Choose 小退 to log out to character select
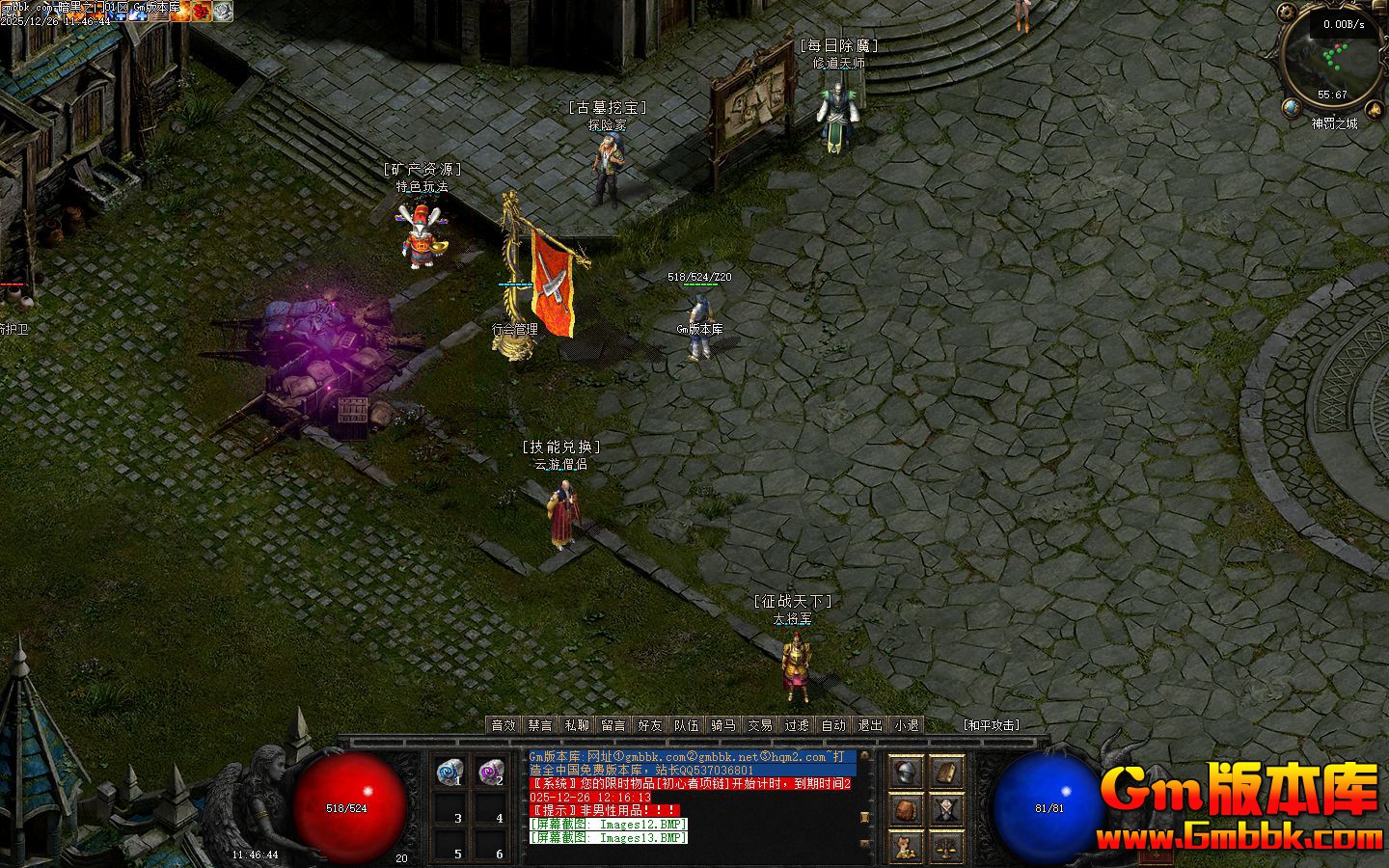This screenshot has height=868, width=1389. point(907,725)
